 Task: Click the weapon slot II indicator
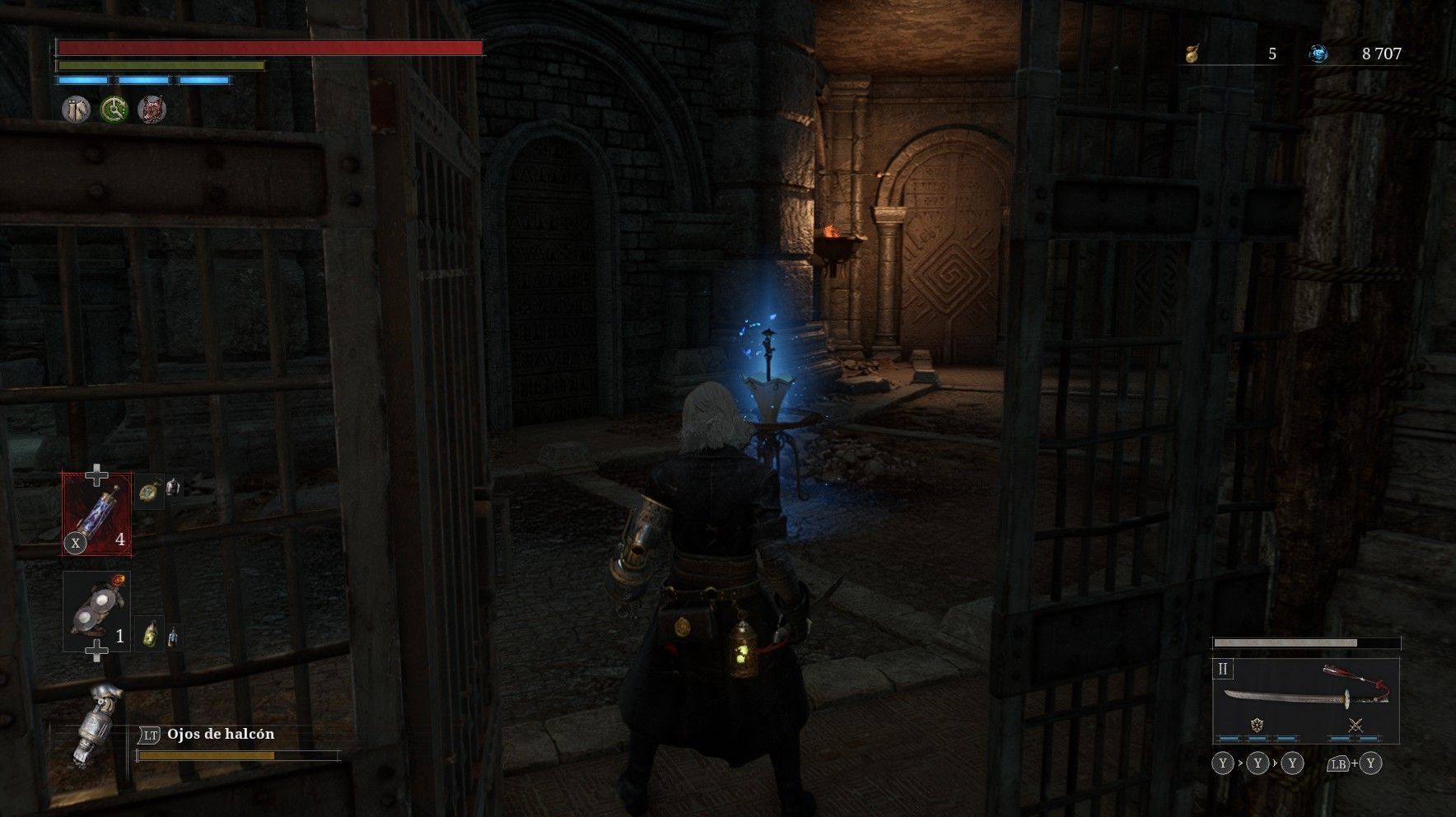pyautogui.click(x=1223, y=669)
